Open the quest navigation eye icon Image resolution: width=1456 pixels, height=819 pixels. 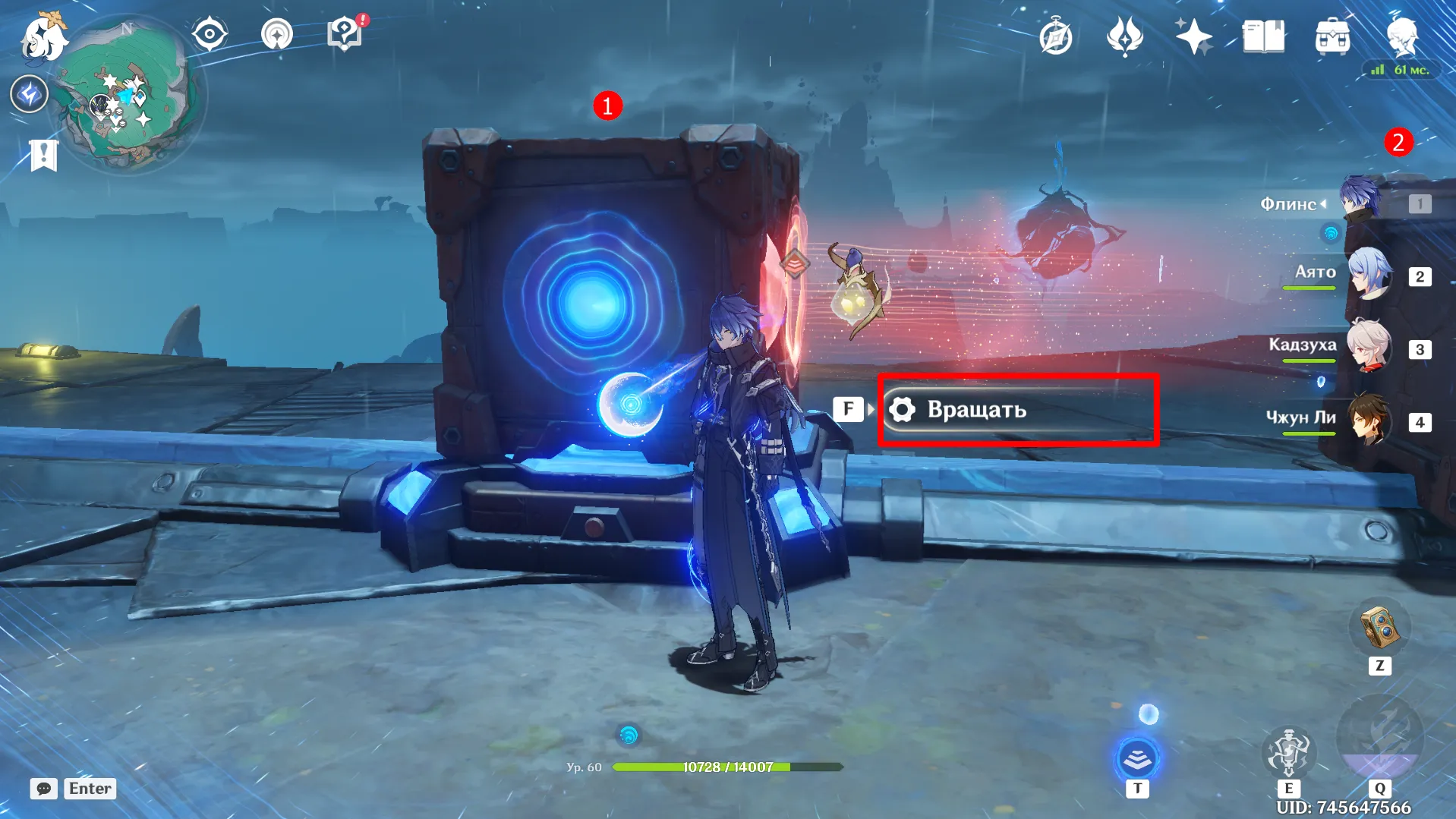[209, 35]
